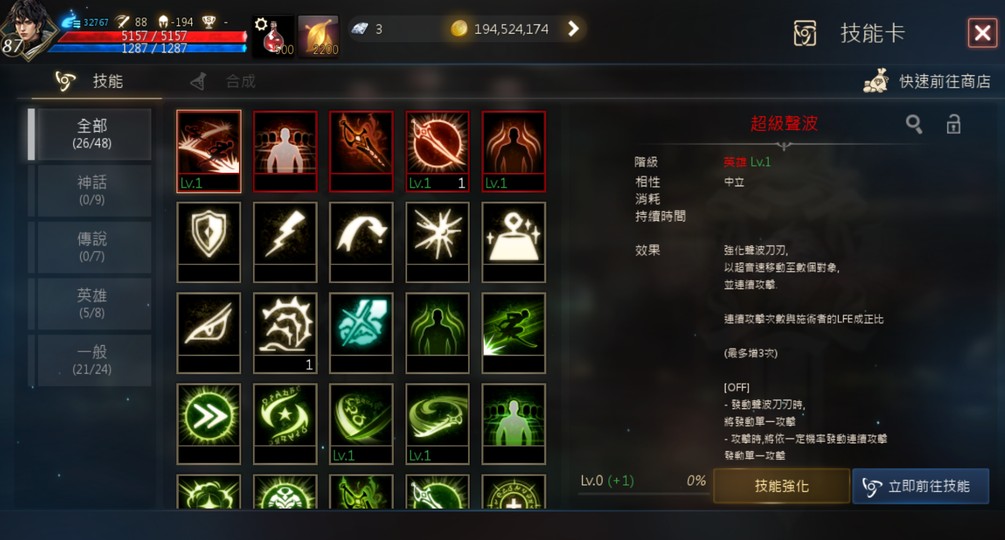Viewport: 1005px width, 540px height.
Task: Choose the 英雄 category
Action: (91, 303)
